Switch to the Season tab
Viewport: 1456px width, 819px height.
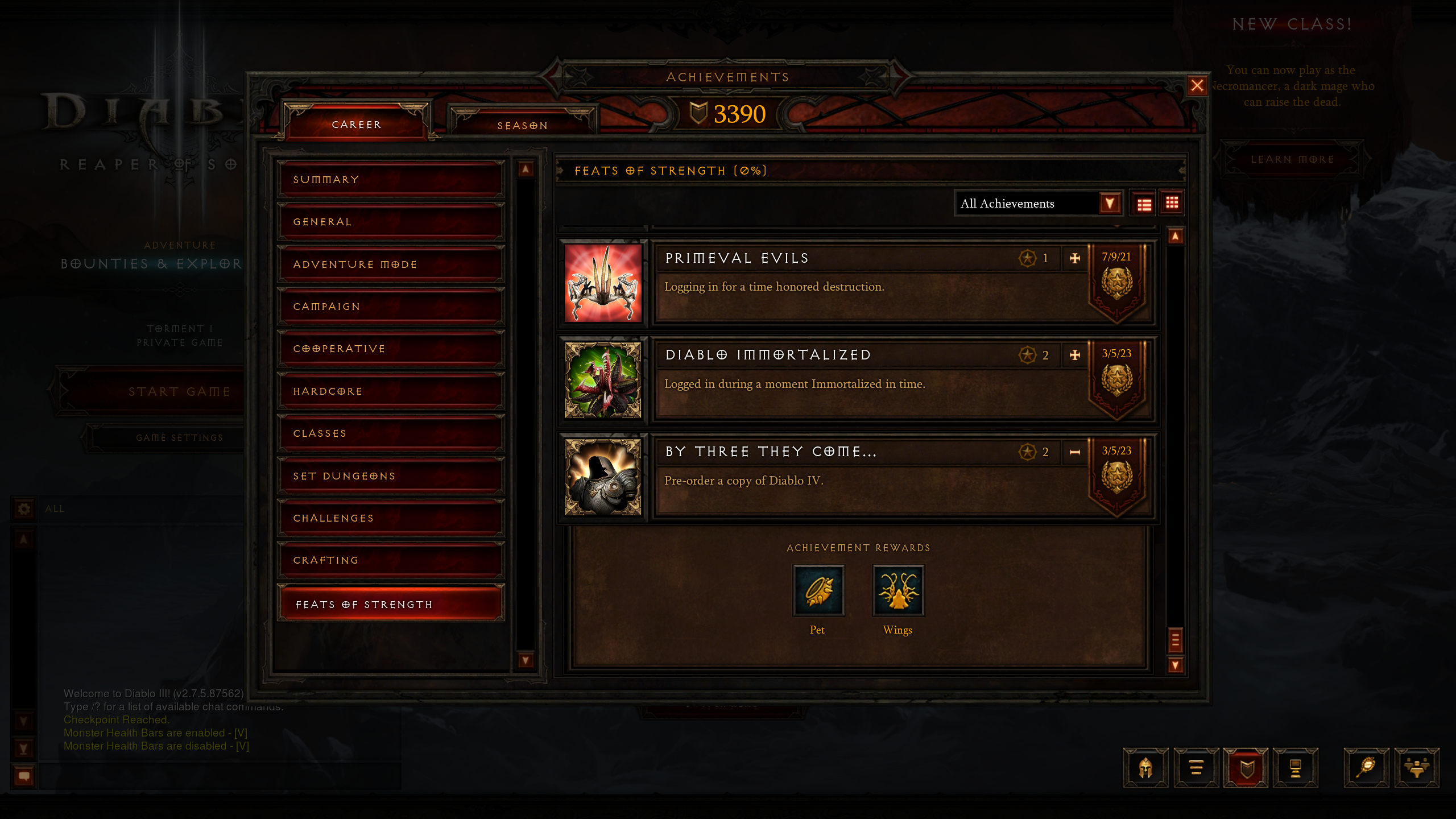coord(522,125)
